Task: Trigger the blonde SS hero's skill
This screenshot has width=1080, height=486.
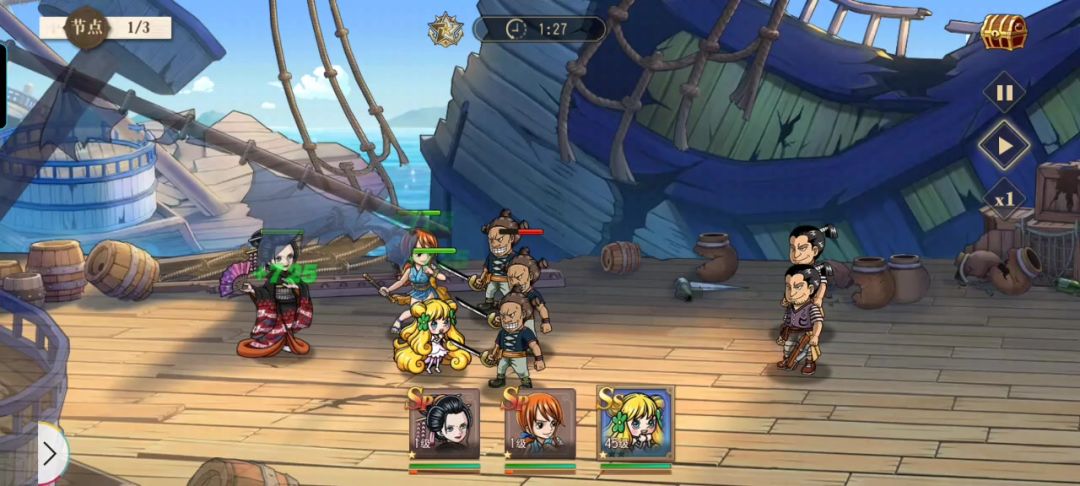Action: [x=635, y=425]
